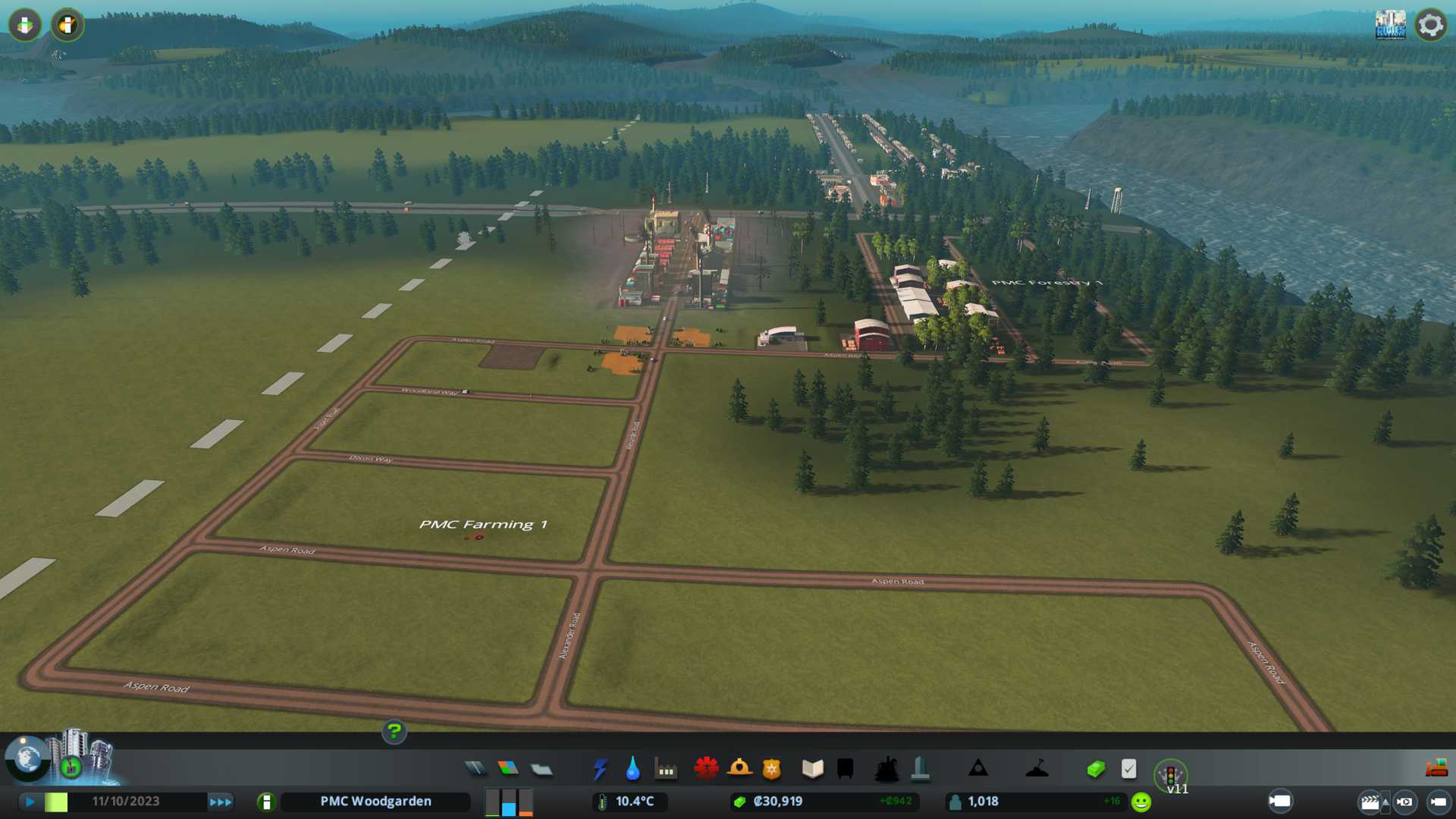Open the Economy money panel
Viewport: 1456px width, 819px height.
[x=1096, y=769]
